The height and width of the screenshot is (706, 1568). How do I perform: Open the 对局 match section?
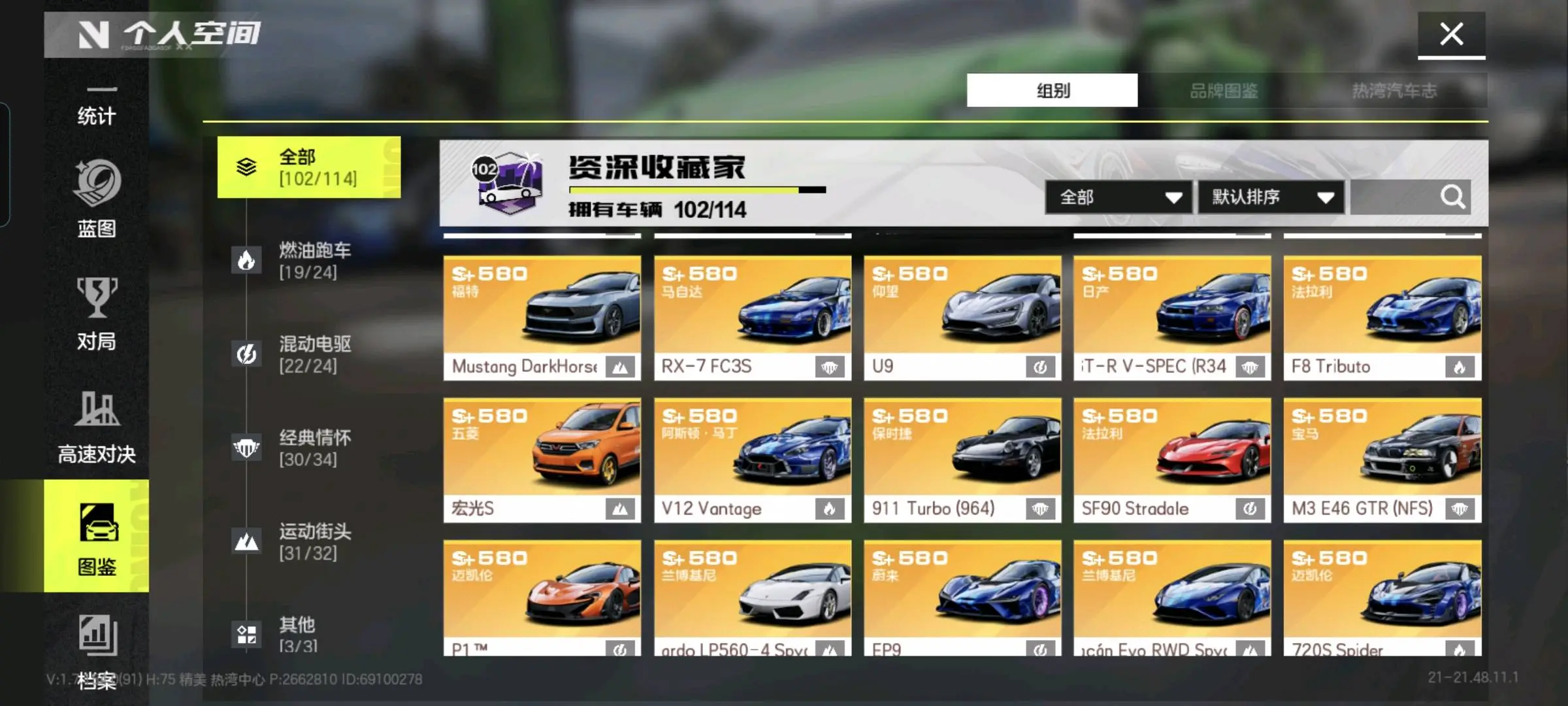click(97, 314)
